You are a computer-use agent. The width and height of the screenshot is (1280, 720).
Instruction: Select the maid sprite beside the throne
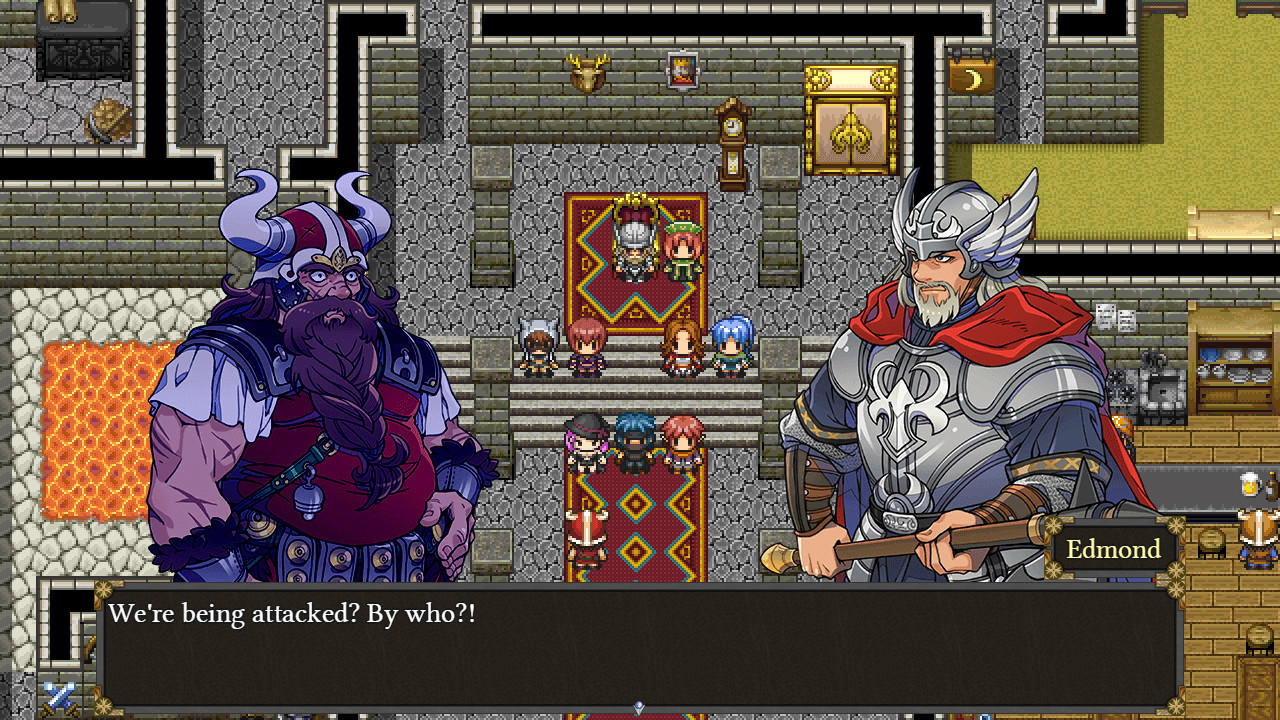pos(680,248)
